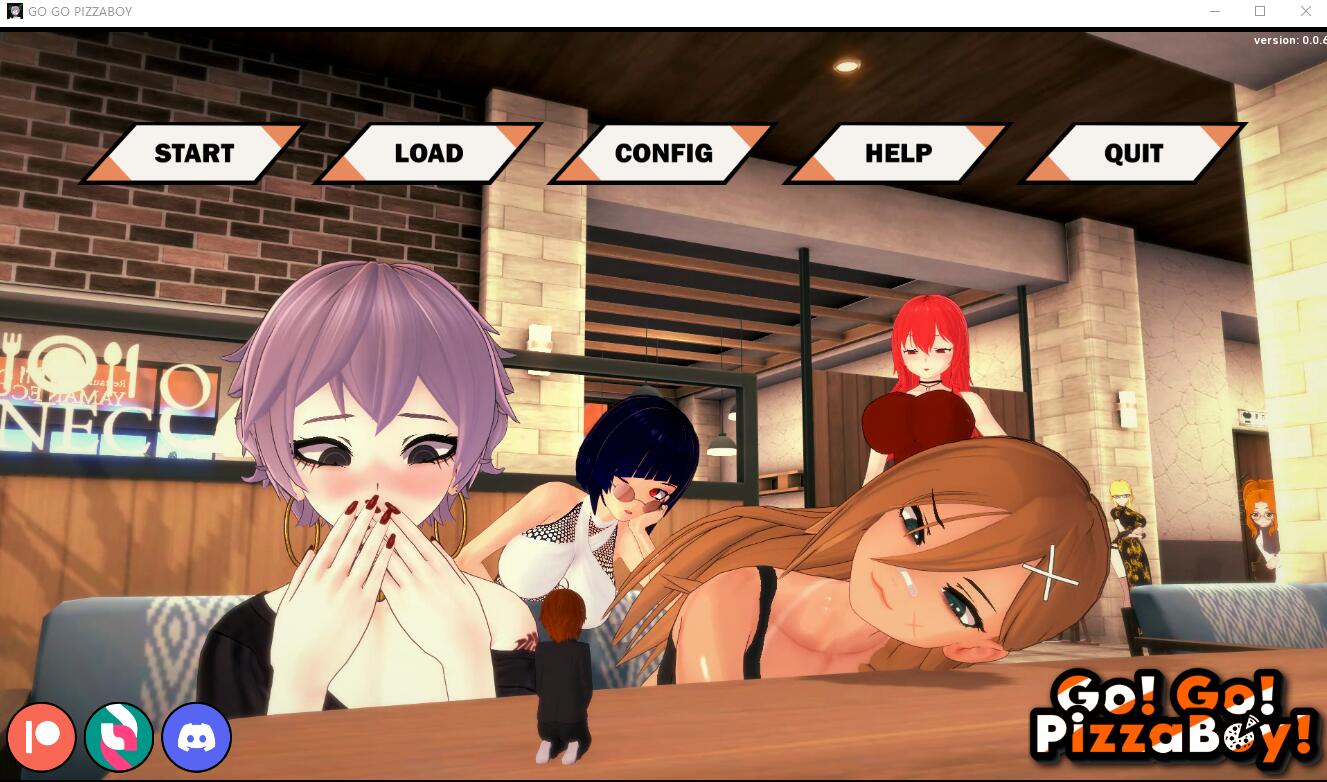This screenshot has height=782, width=1327.
Task: Quit the game
Action: click(x=1131, y=152)
